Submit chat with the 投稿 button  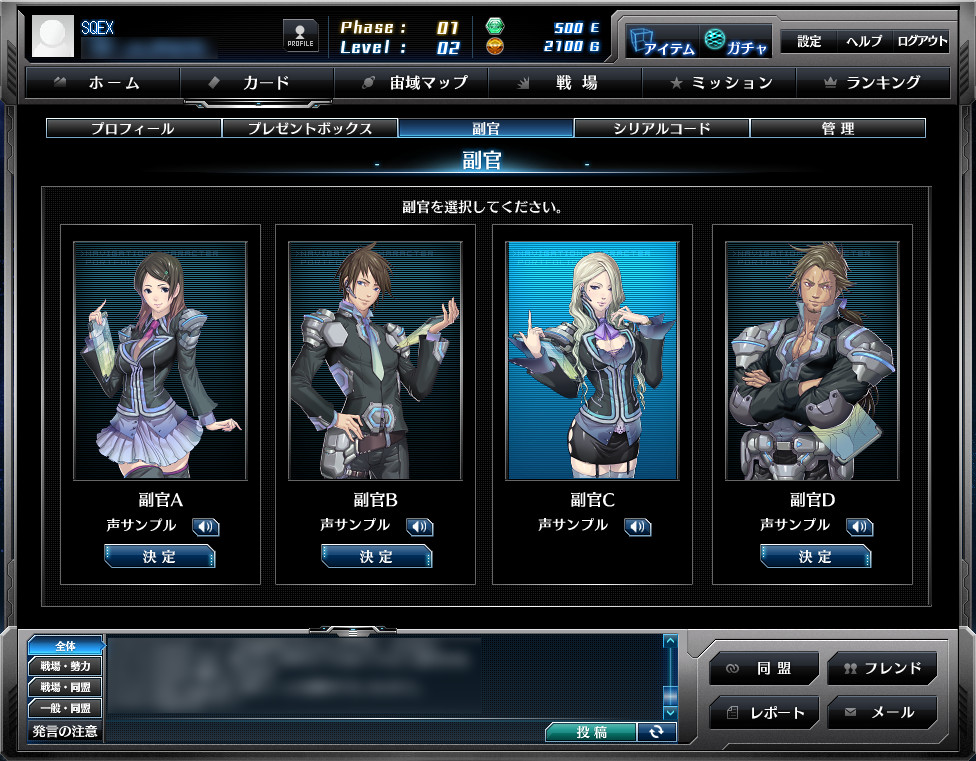point(590,732)
